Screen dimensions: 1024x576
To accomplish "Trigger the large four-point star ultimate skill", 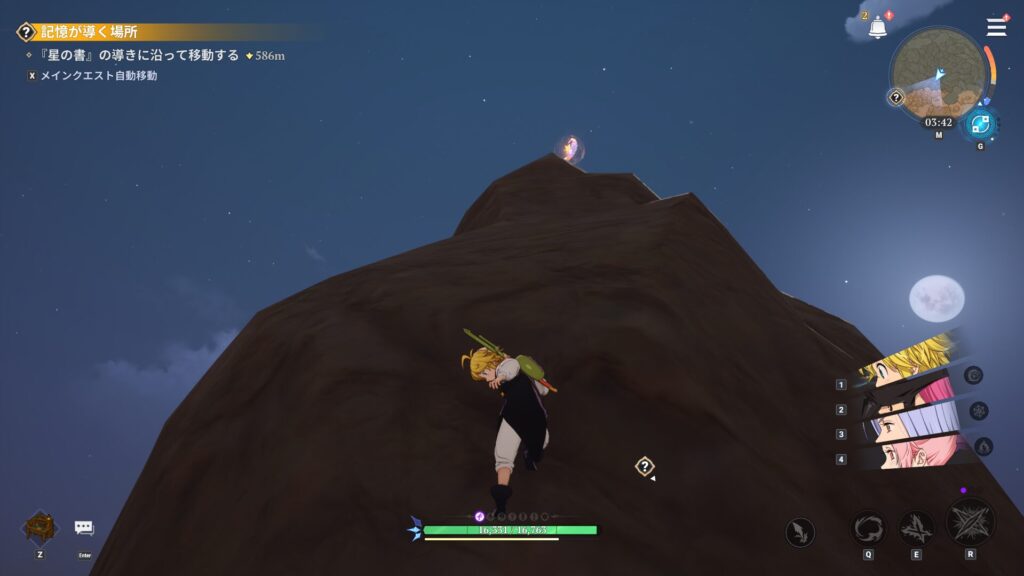I will click(x=970, y=521).
